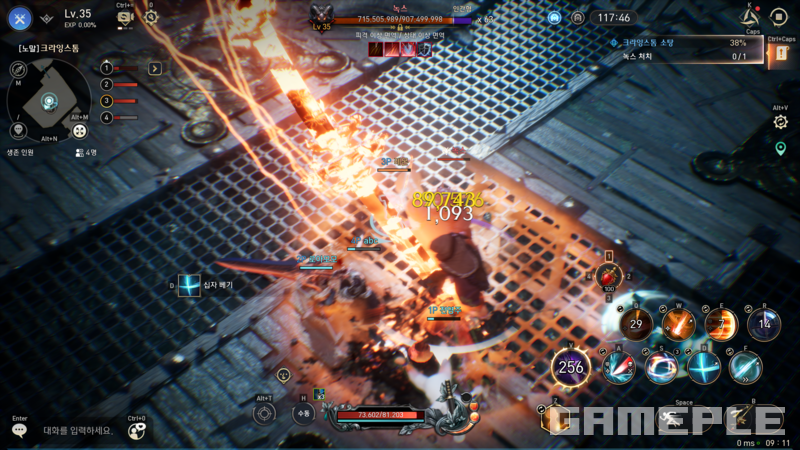Select party member 3 in the party list
The image size is (800, 450).
click(106, 101)
